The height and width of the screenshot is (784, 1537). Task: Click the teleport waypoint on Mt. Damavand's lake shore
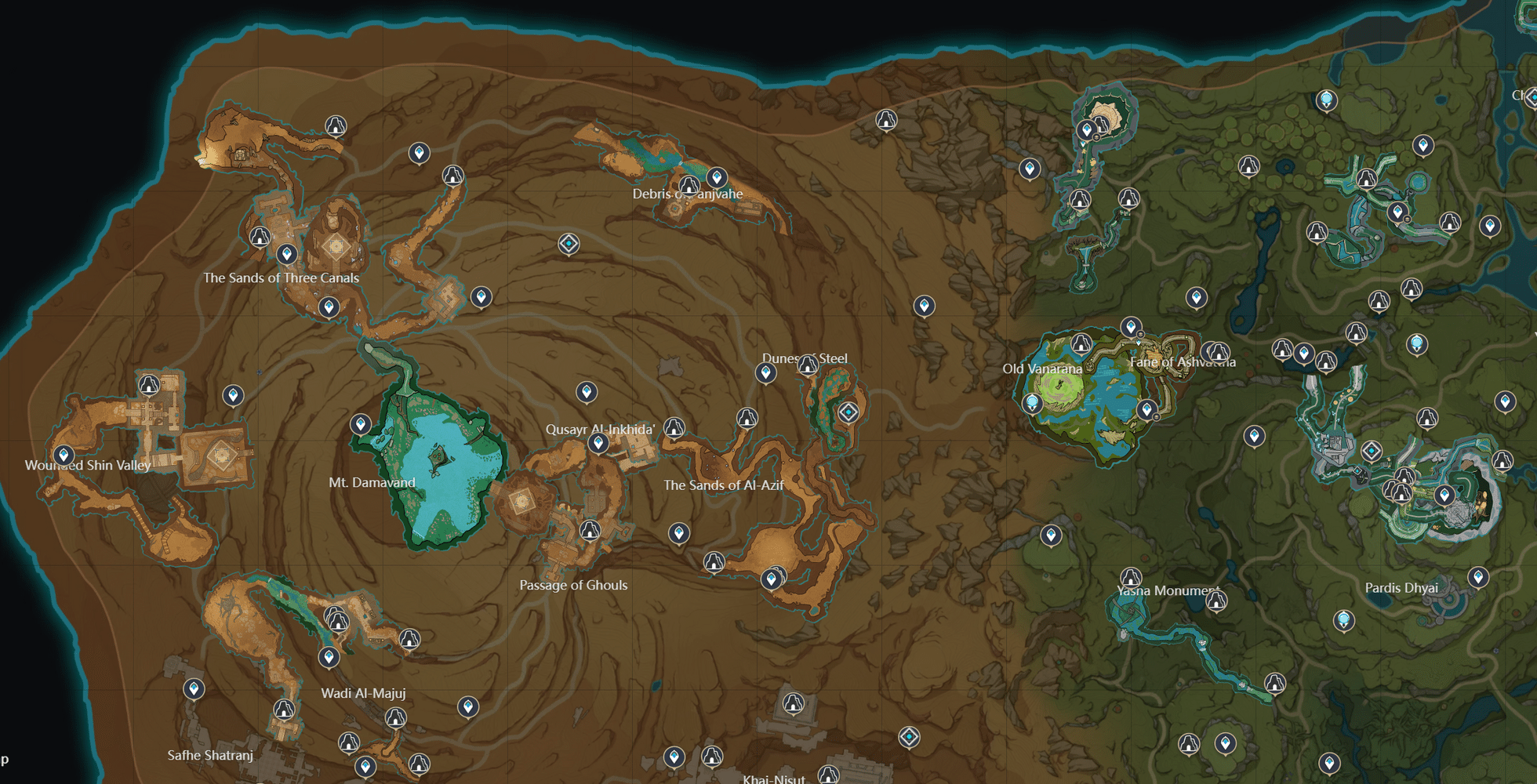(361, 423)
